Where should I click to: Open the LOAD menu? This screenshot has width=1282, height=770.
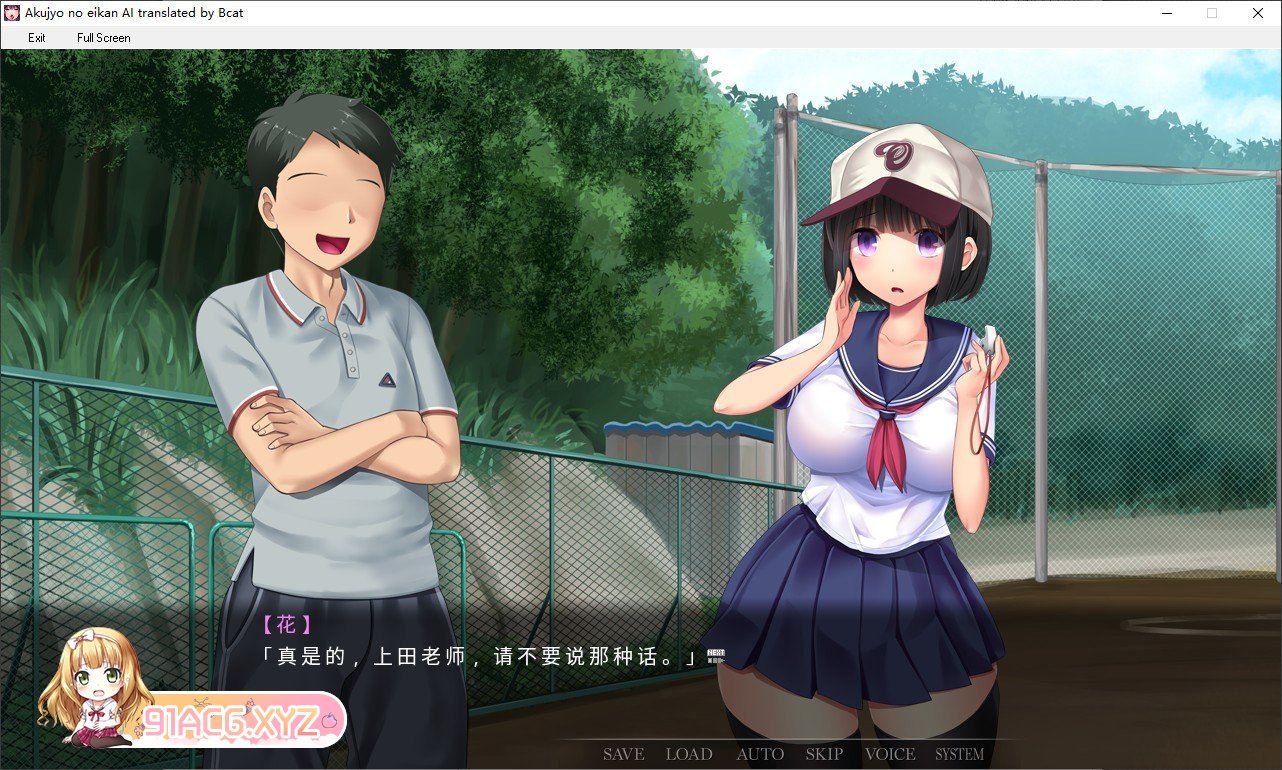[x=689, y=754]
